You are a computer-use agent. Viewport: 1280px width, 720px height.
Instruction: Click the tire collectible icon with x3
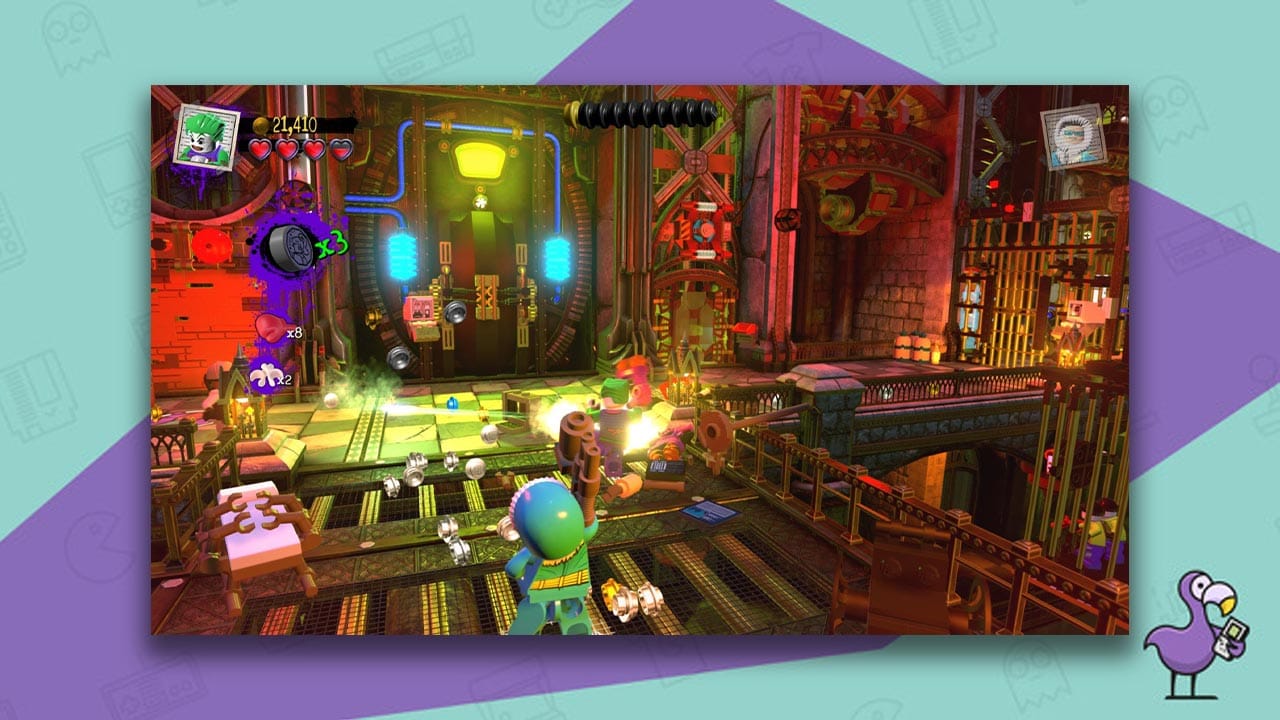(x=289, y=248)
